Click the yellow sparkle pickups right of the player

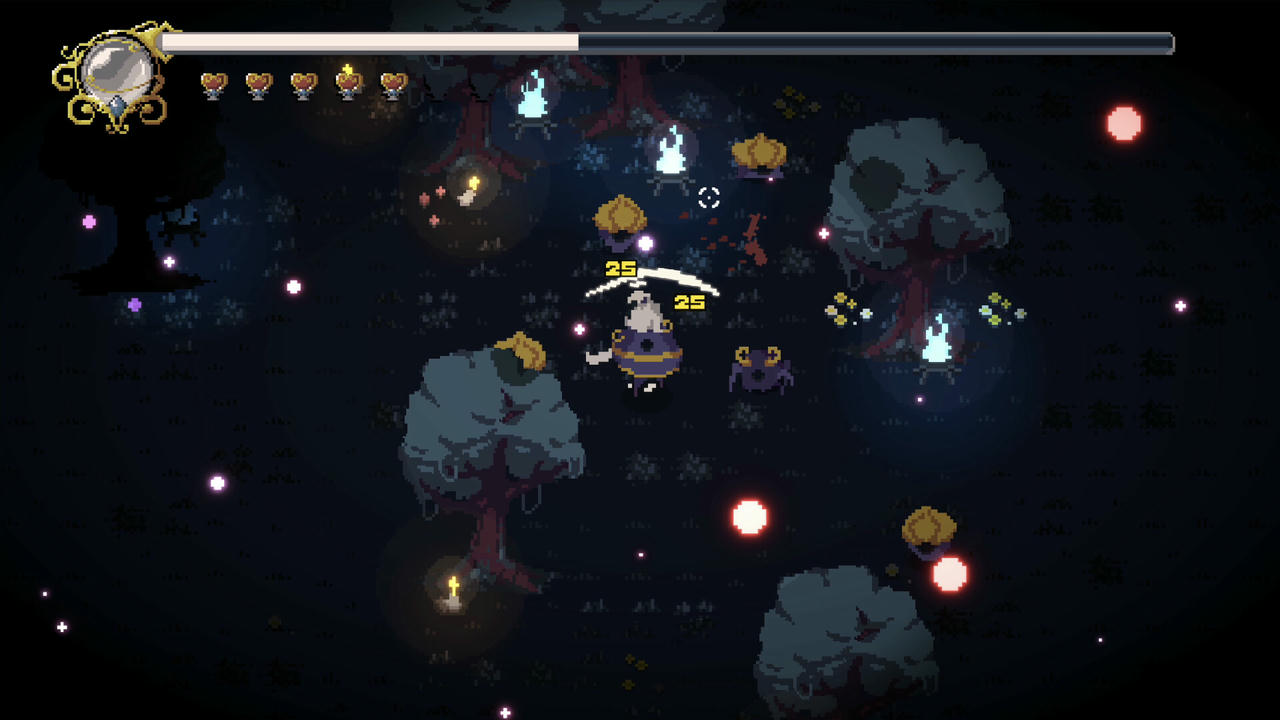[x=843, y=310]
